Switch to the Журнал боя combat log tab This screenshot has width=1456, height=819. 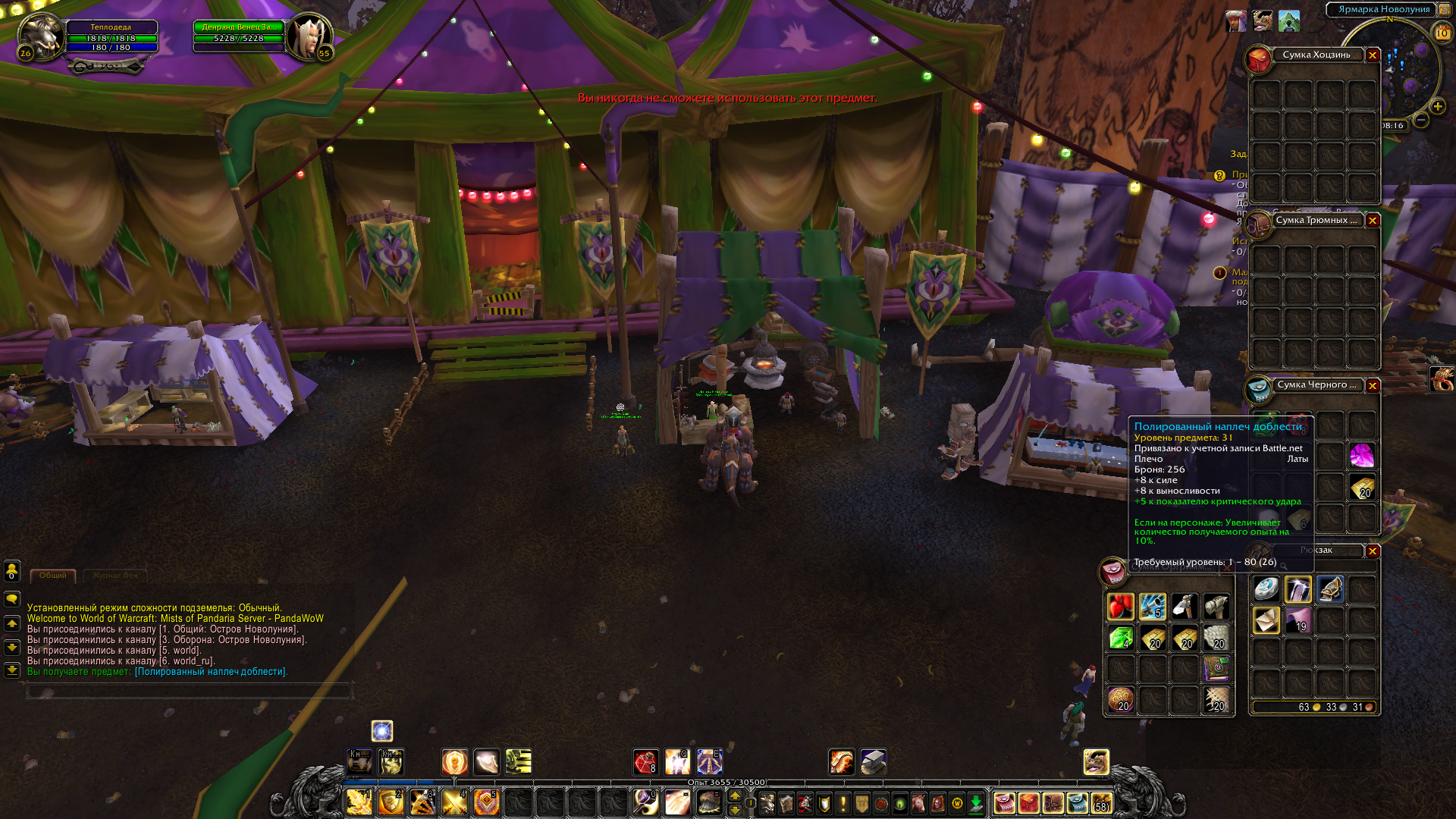pyautogui.click(x=115, y=576)
